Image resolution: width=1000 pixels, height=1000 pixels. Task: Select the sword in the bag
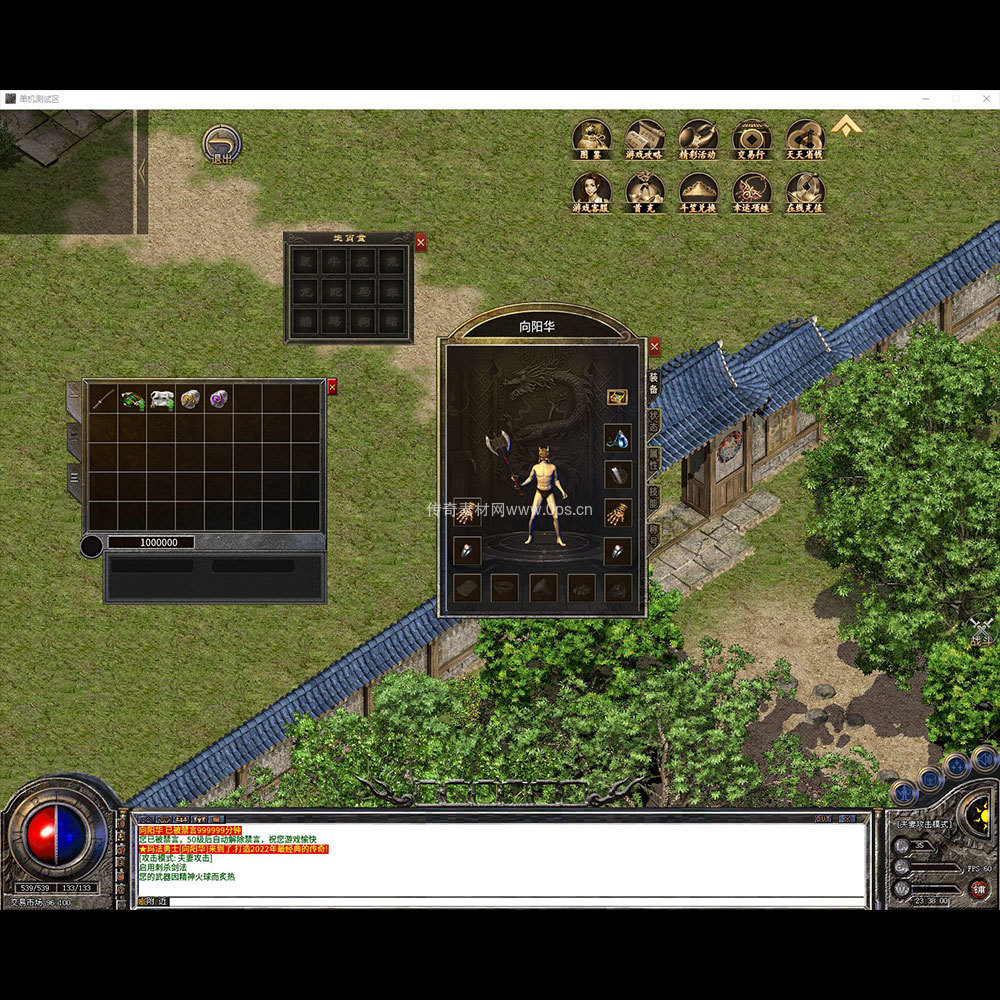tap(103, 400)
